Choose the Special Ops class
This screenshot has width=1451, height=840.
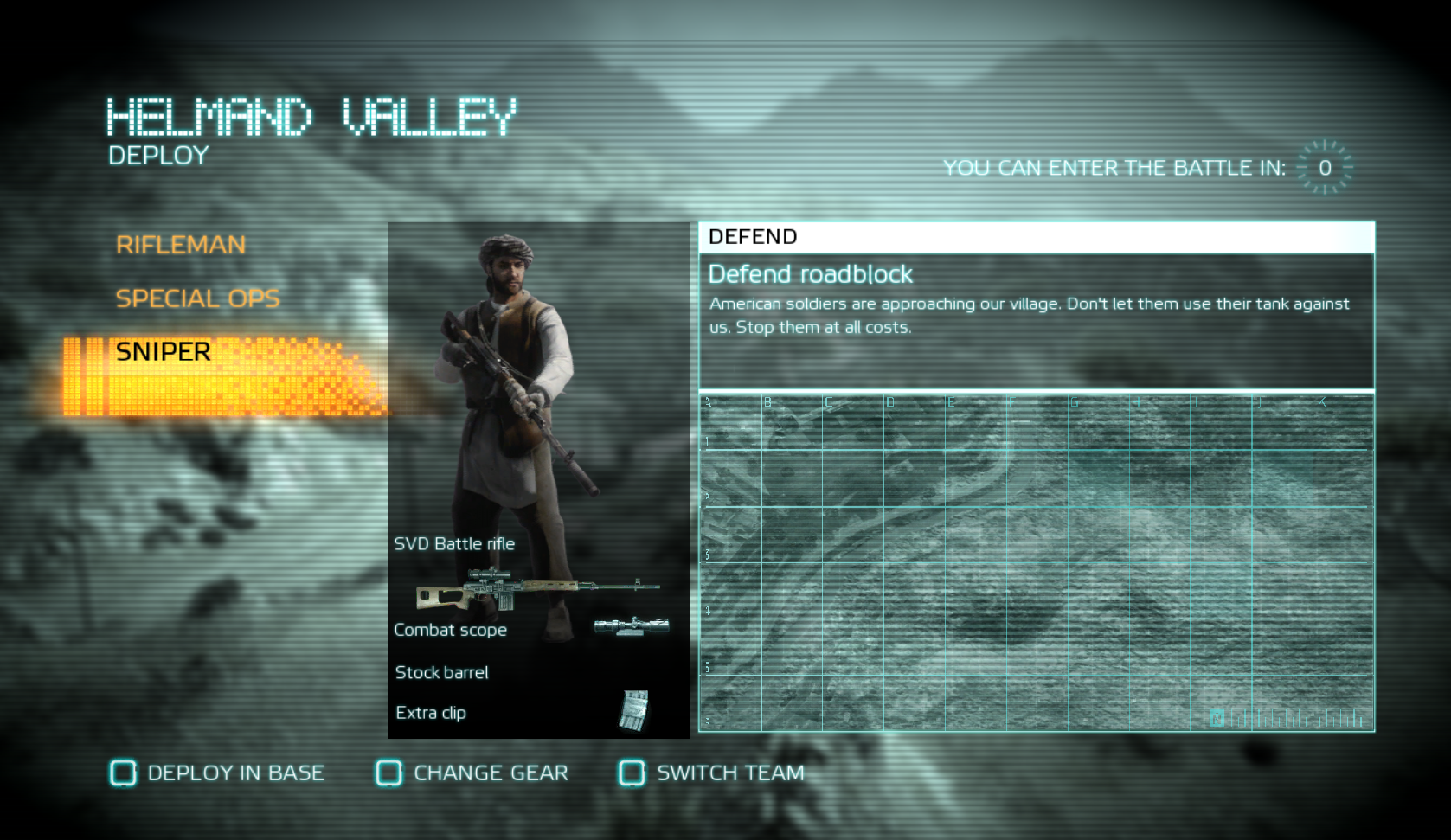pyautogui.click(x=197, y=298)
